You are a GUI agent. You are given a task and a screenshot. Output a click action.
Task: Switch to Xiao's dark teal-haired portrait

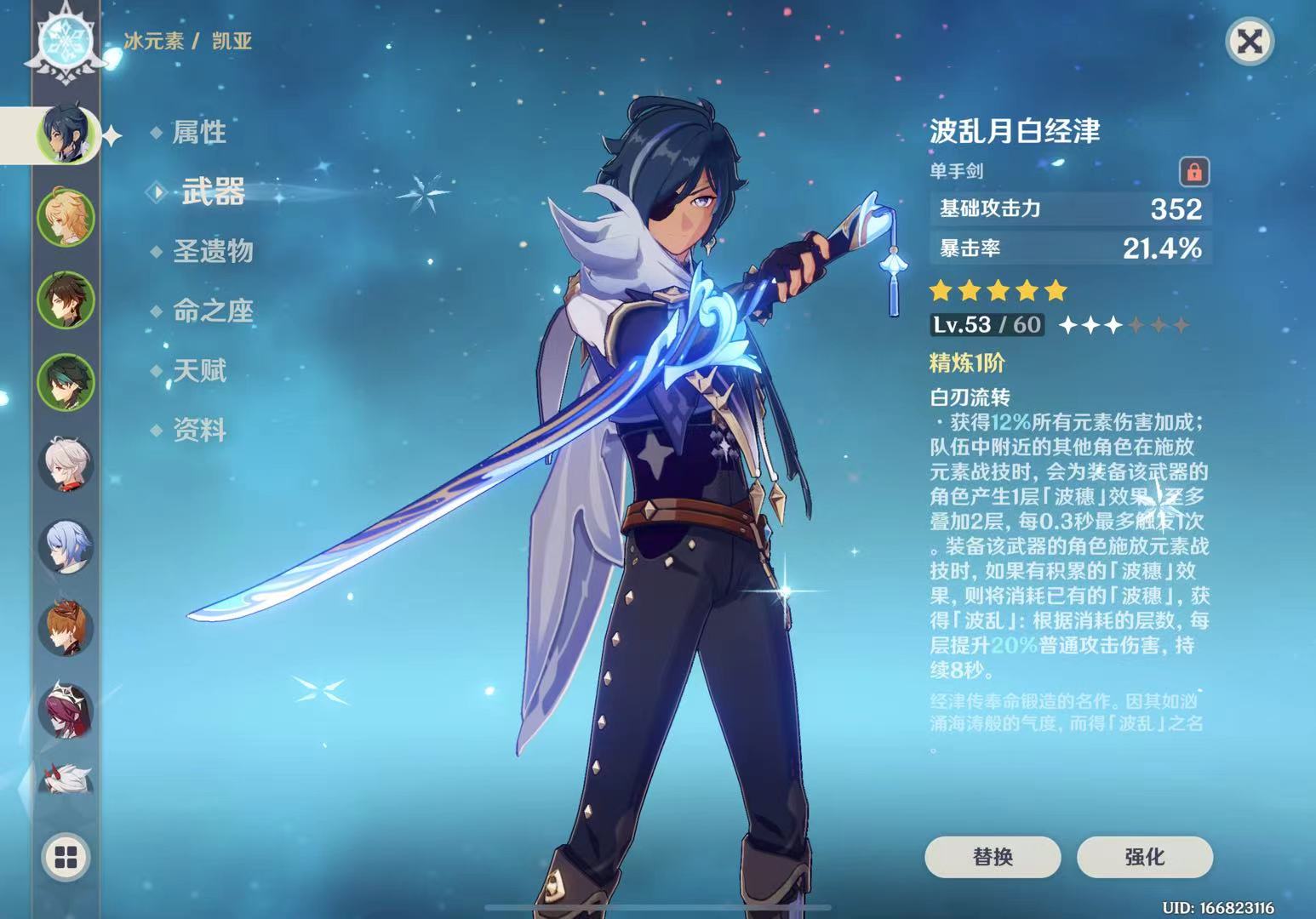[66, 382]
